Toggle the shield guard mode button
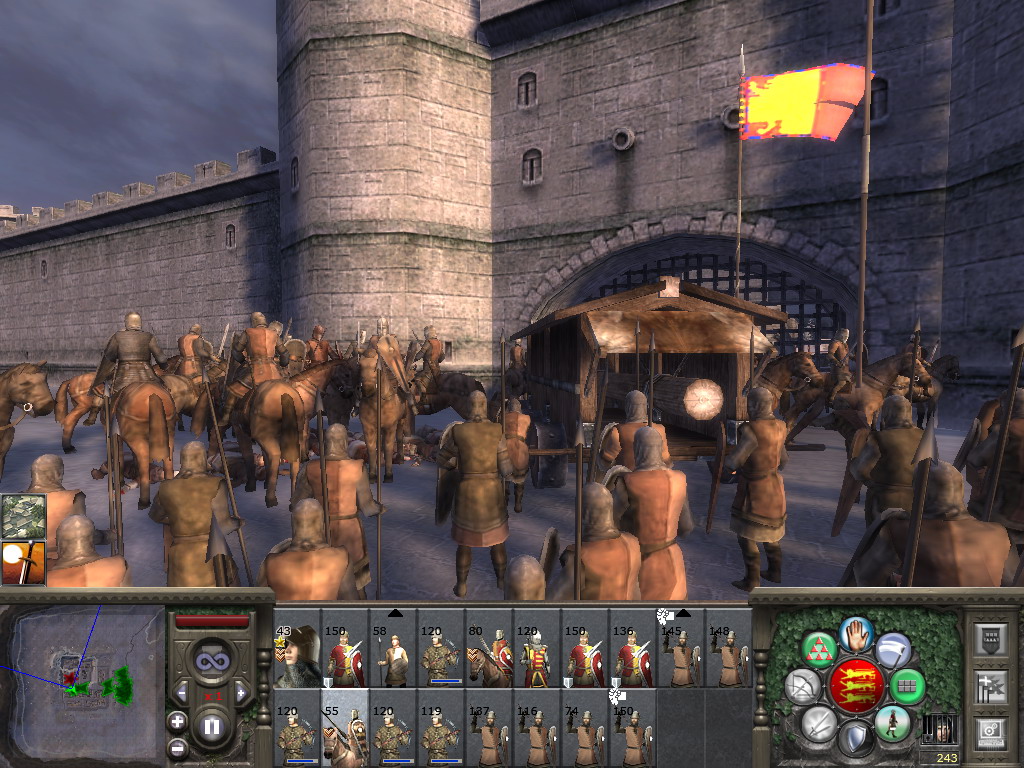This screenshot has height=768, width=1024. click(855, 738)
